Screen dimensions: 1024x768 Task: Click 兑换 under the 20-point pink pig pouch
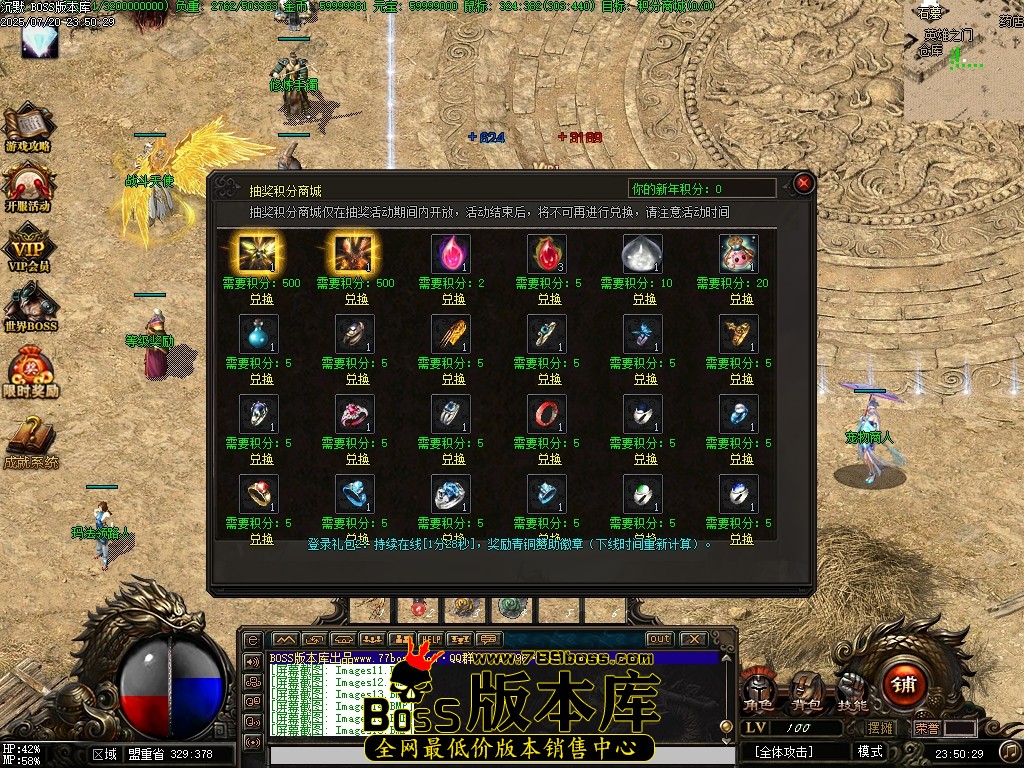point(741,299)
